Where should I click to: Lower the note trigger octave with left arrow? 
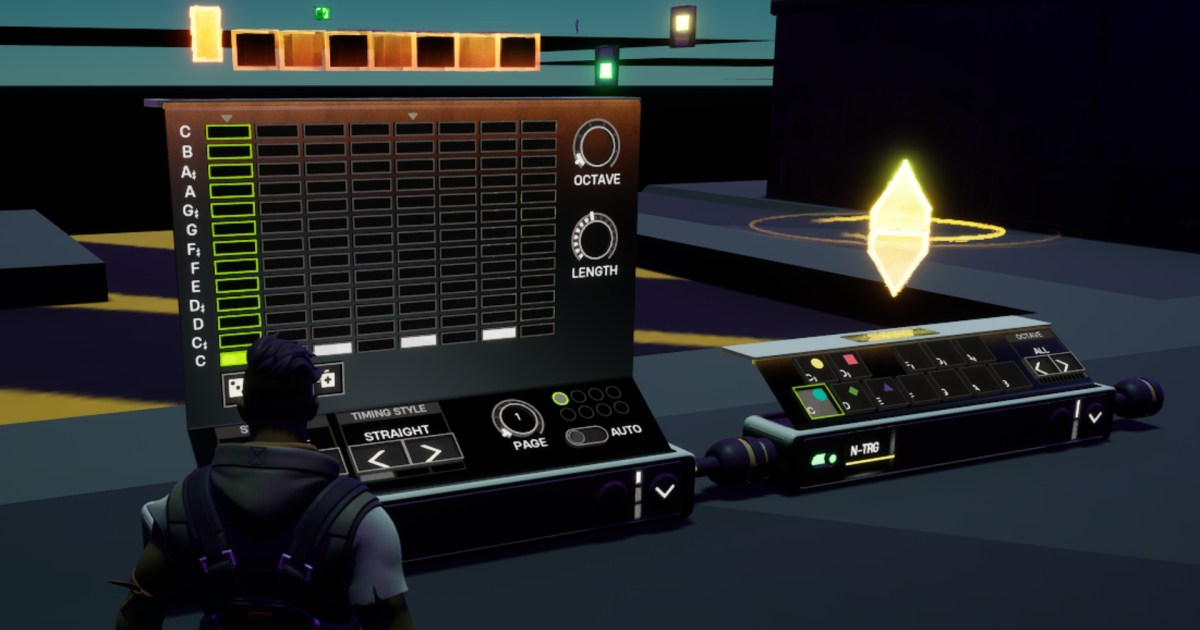point(1042,368)
